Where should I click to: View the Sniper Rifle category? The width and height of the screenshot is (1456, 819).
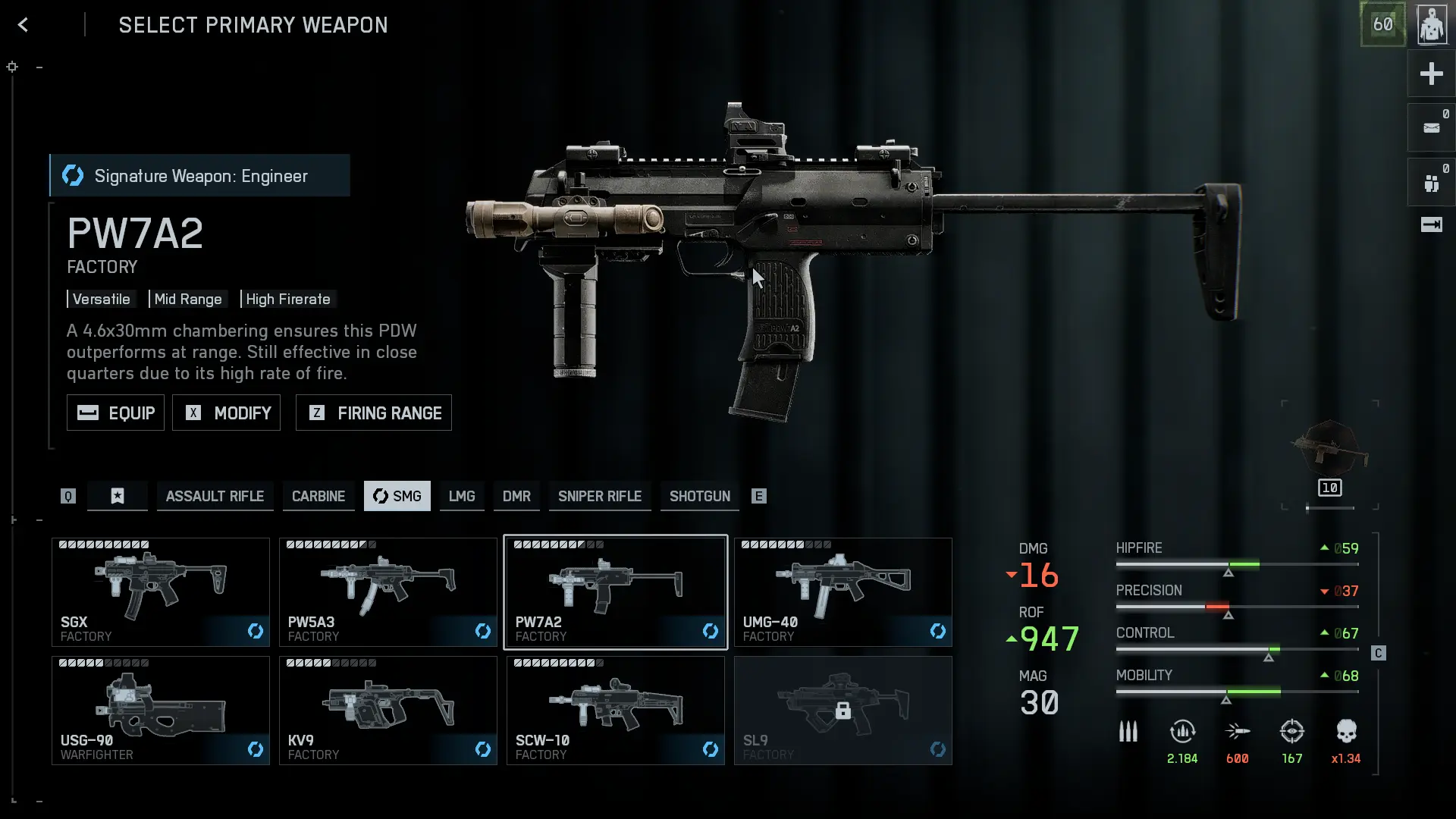coord(599,496)
